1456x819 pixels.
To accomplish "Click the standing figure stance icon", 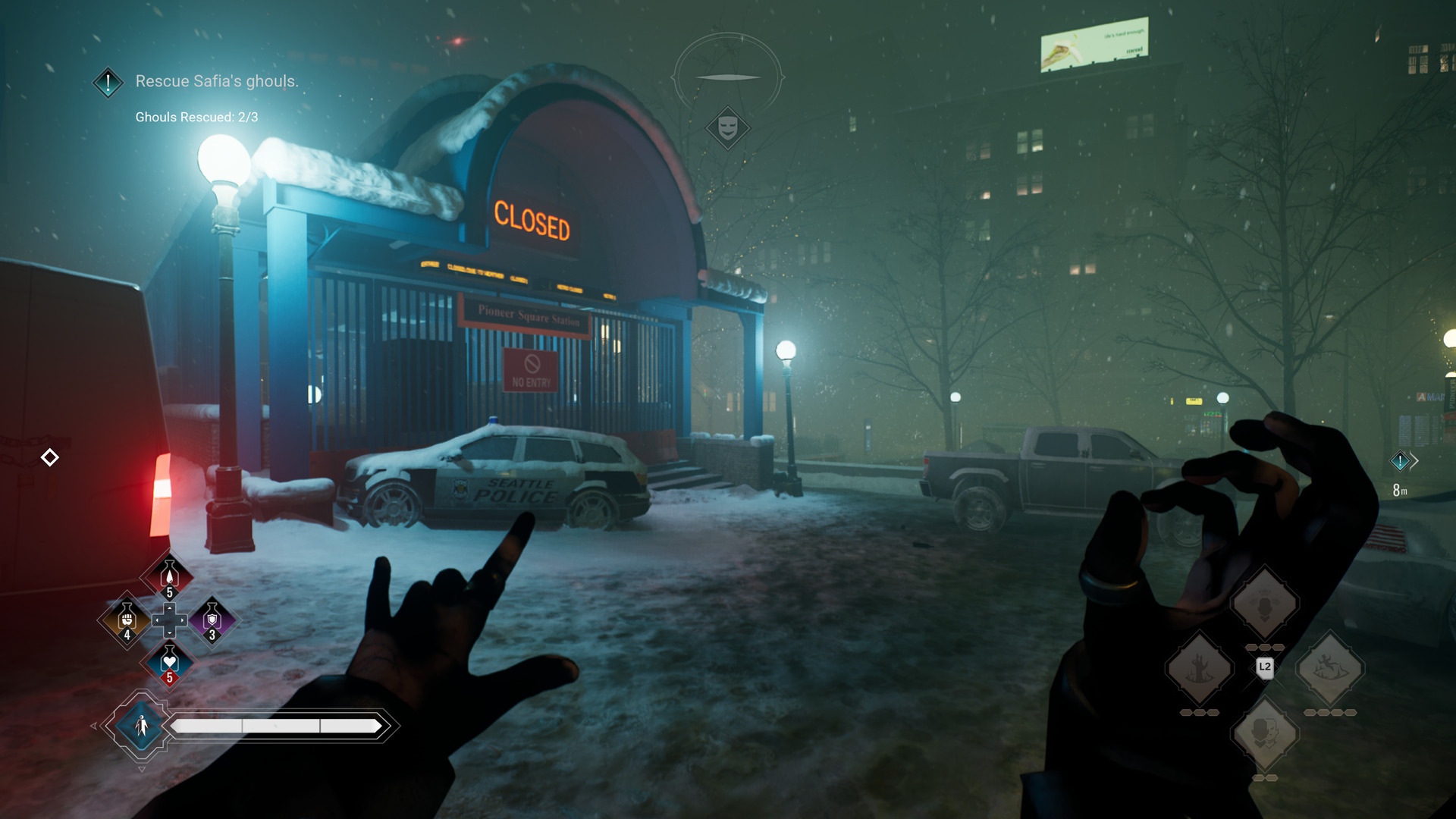I will 142,726.
